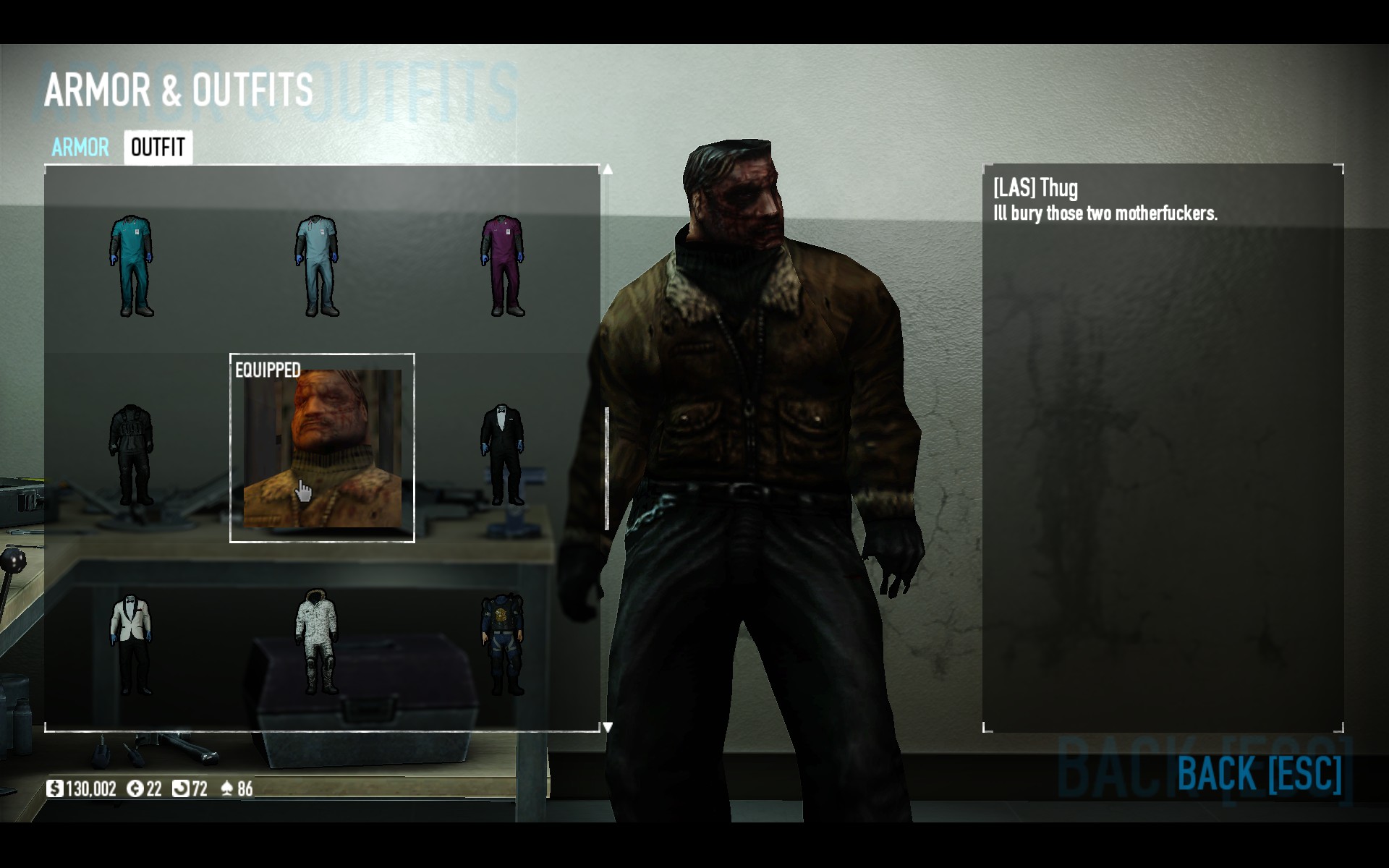The width and height of the screenshot is (1389, 868).
Task: Click the scroll down arrow of outfit list
Action: pos(608,727)
